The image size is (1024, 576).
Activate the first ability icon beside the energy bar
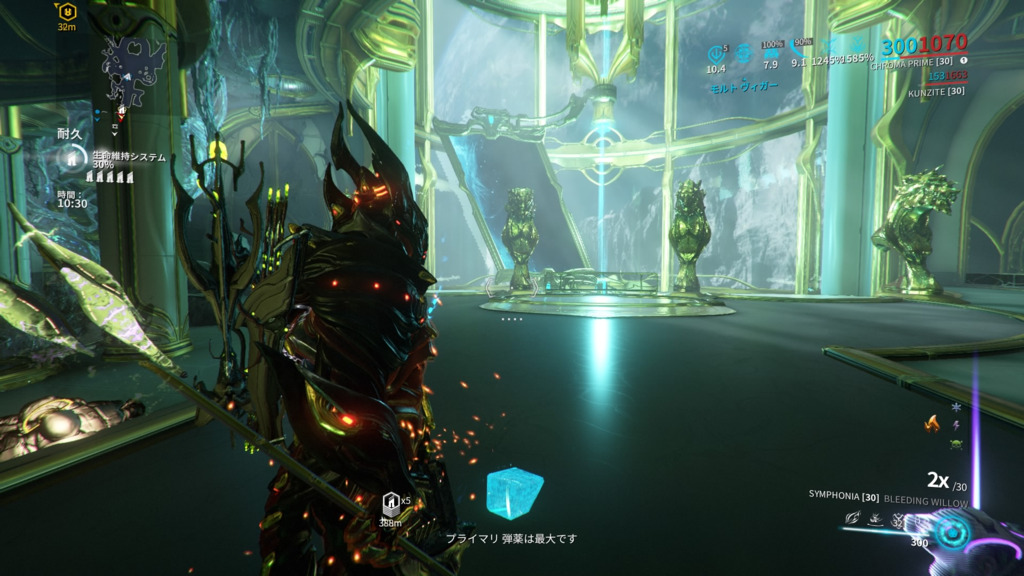tap(853, 517)
